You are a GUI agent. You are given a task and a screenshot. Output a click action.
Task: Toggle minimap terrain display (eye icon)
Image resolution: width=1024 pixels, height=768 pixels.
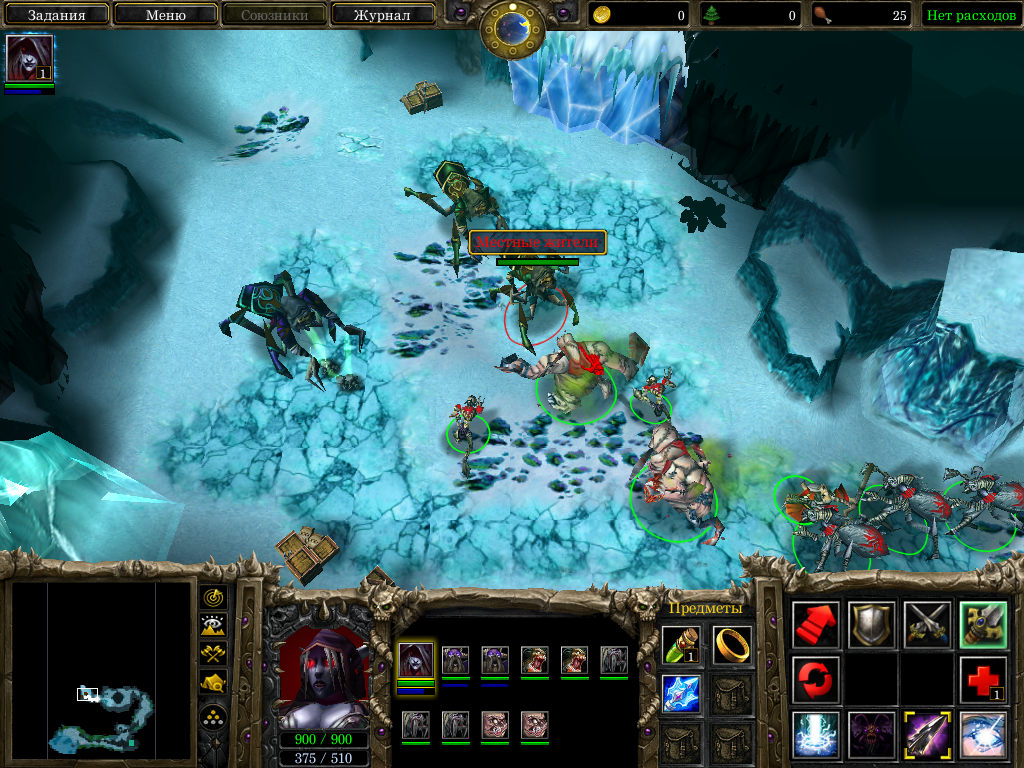pos(214,626)
